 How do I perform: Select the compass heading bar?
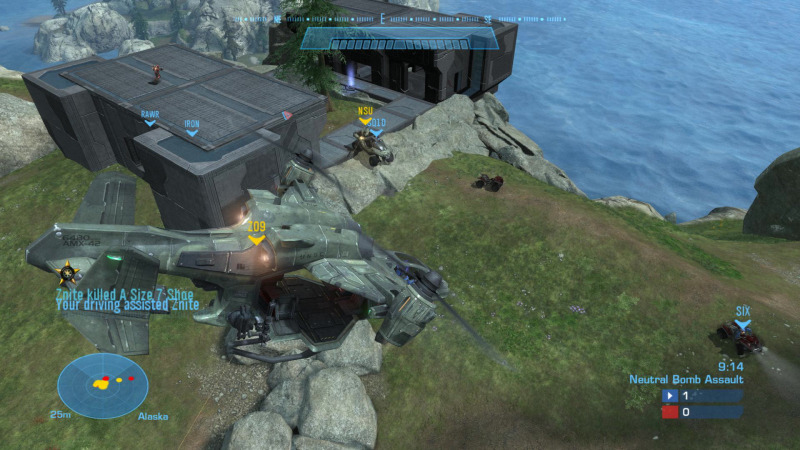(400, 19)
